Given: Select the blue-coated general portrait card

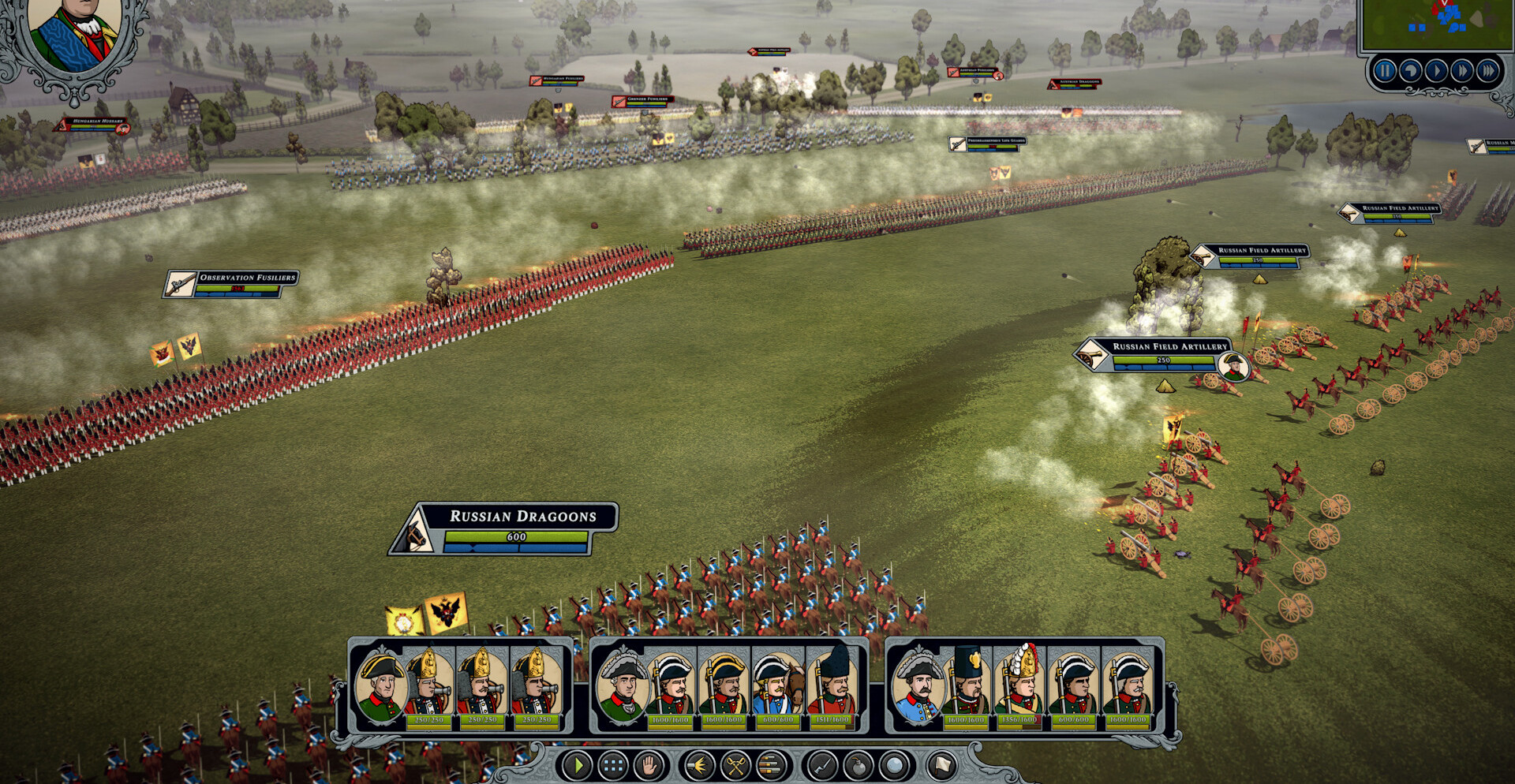Looking at the screenshot, I should click(x=917, y=686).
